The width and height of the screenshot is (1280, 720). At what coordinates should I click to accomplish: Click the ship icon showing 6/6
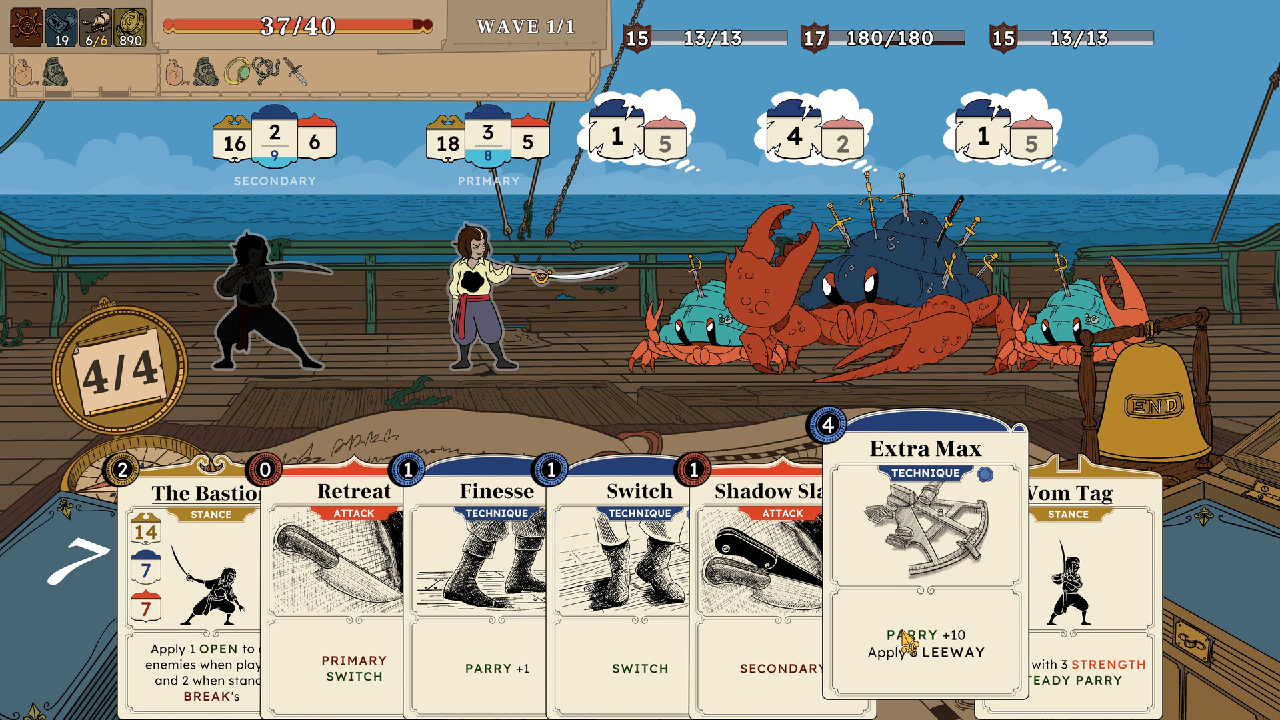pos(95,26)
